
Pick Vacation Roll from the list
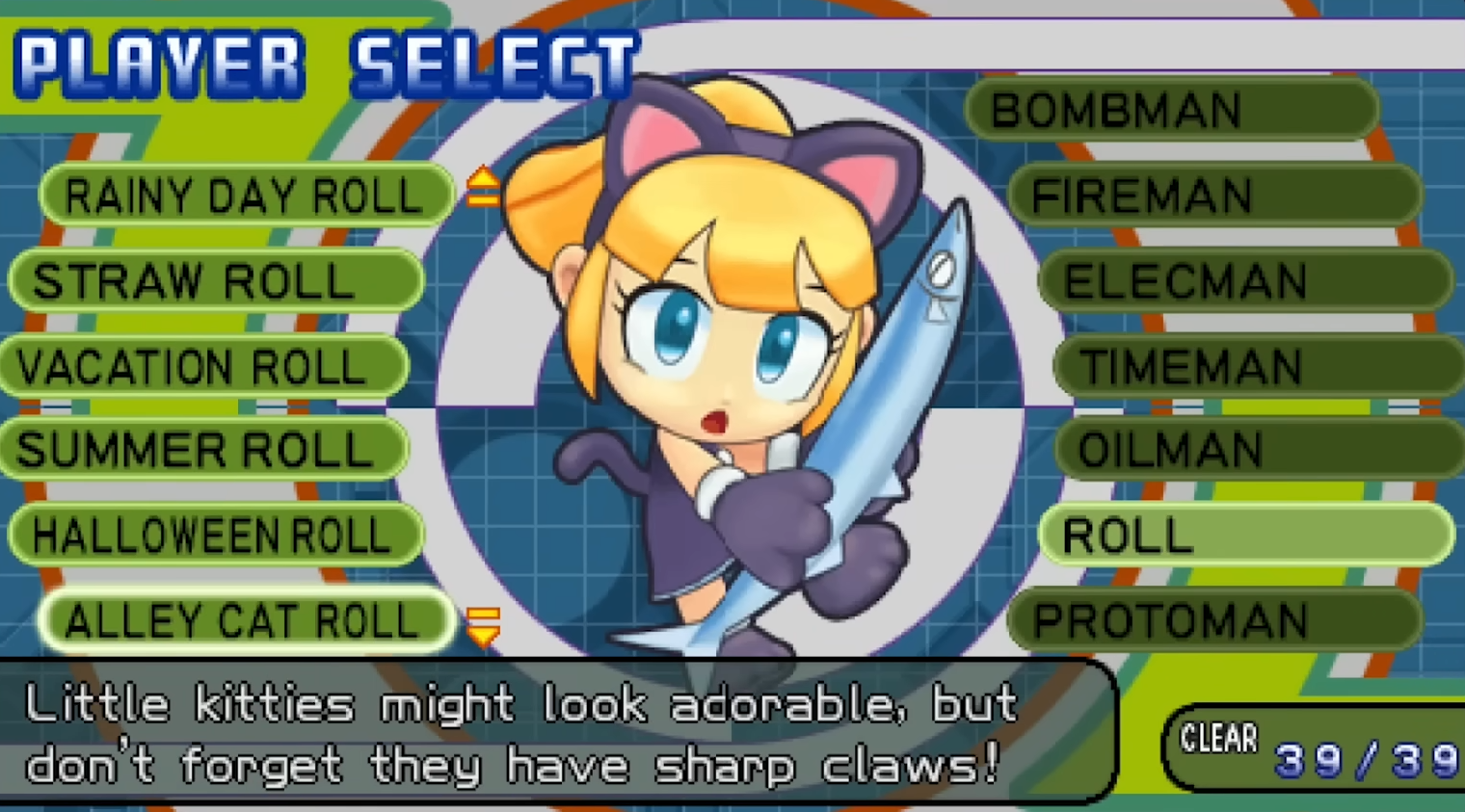click(x=204, y=367)
